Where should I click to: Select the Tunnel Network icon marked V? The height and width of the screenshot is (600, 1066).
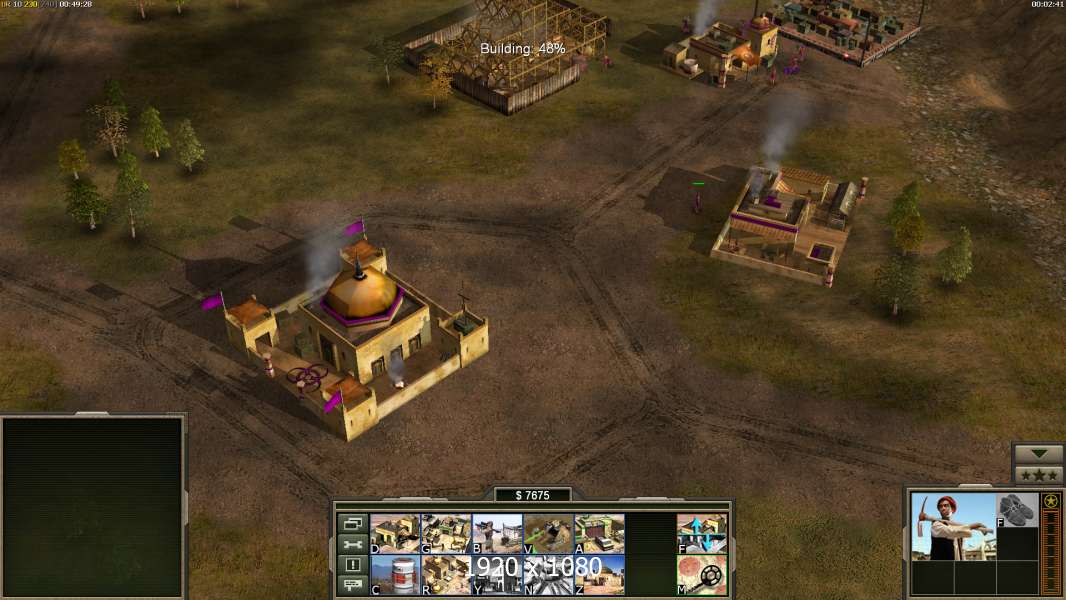coord(548,533)
